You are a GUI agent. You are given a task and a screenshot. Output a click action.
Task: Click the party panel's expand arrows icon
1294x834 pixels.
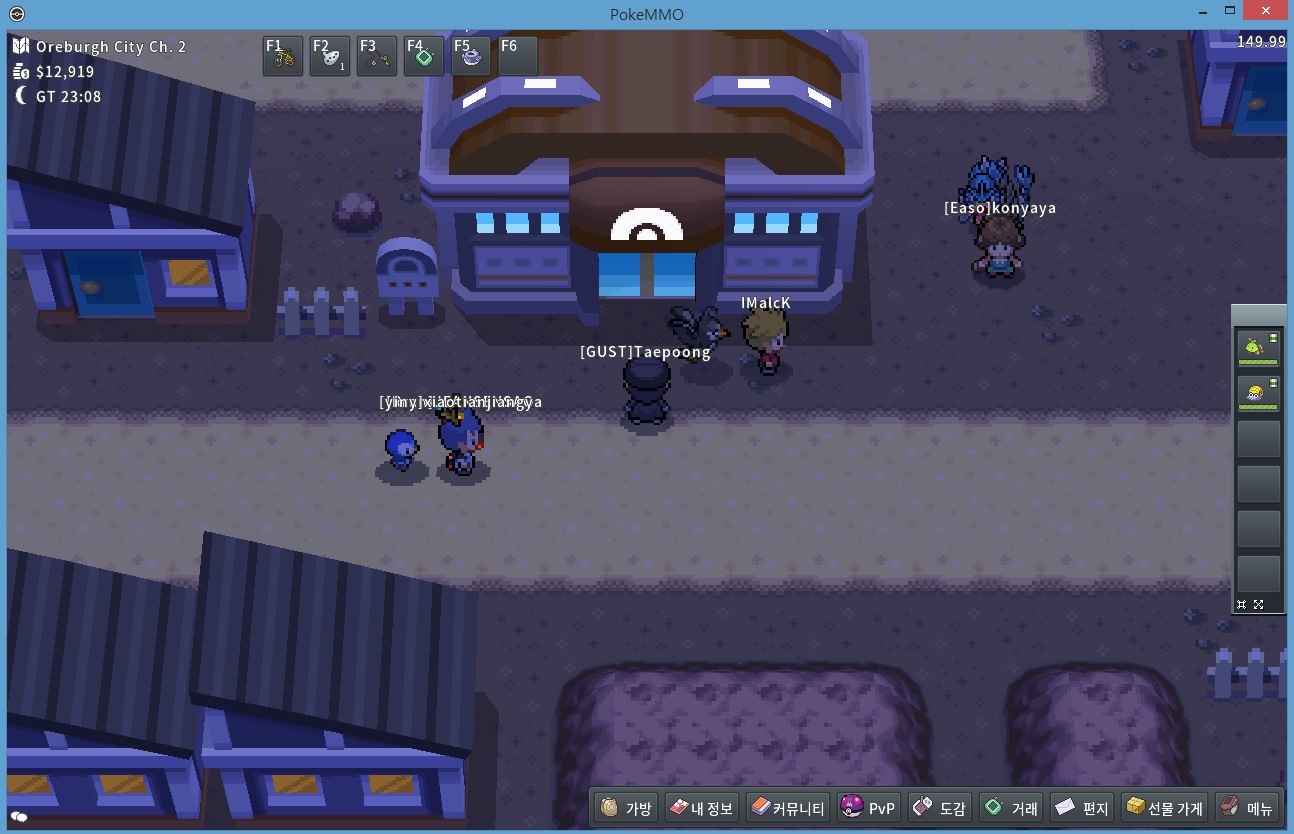pyautogui.click(x=1258, y=604)
